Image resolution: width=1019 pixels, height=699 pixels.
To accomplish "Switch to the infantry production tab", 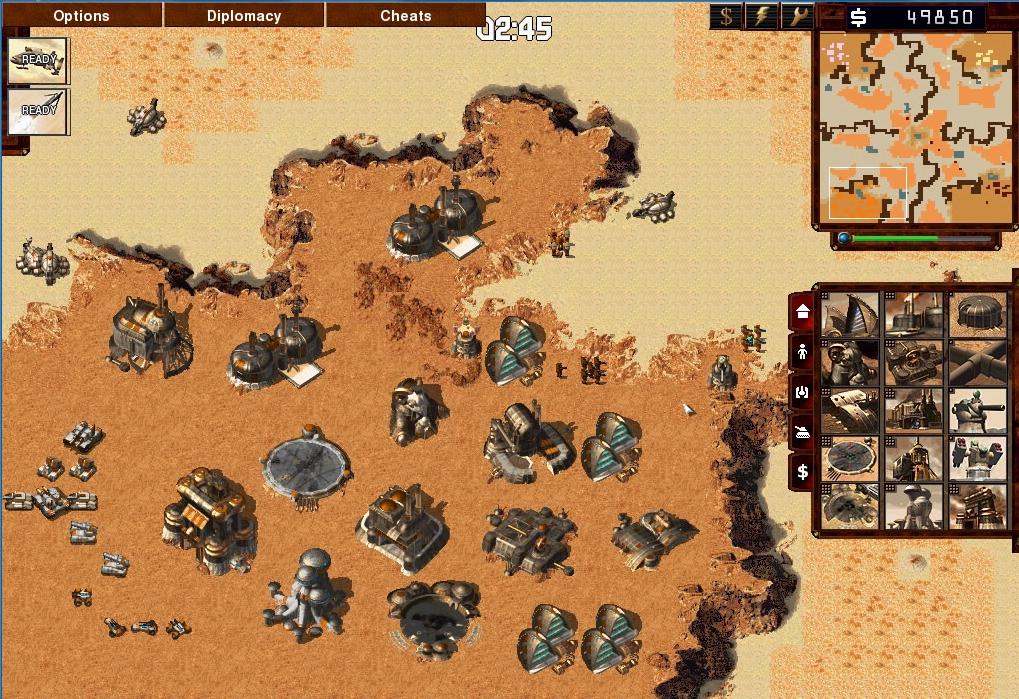I will click(x=801, y=352).
